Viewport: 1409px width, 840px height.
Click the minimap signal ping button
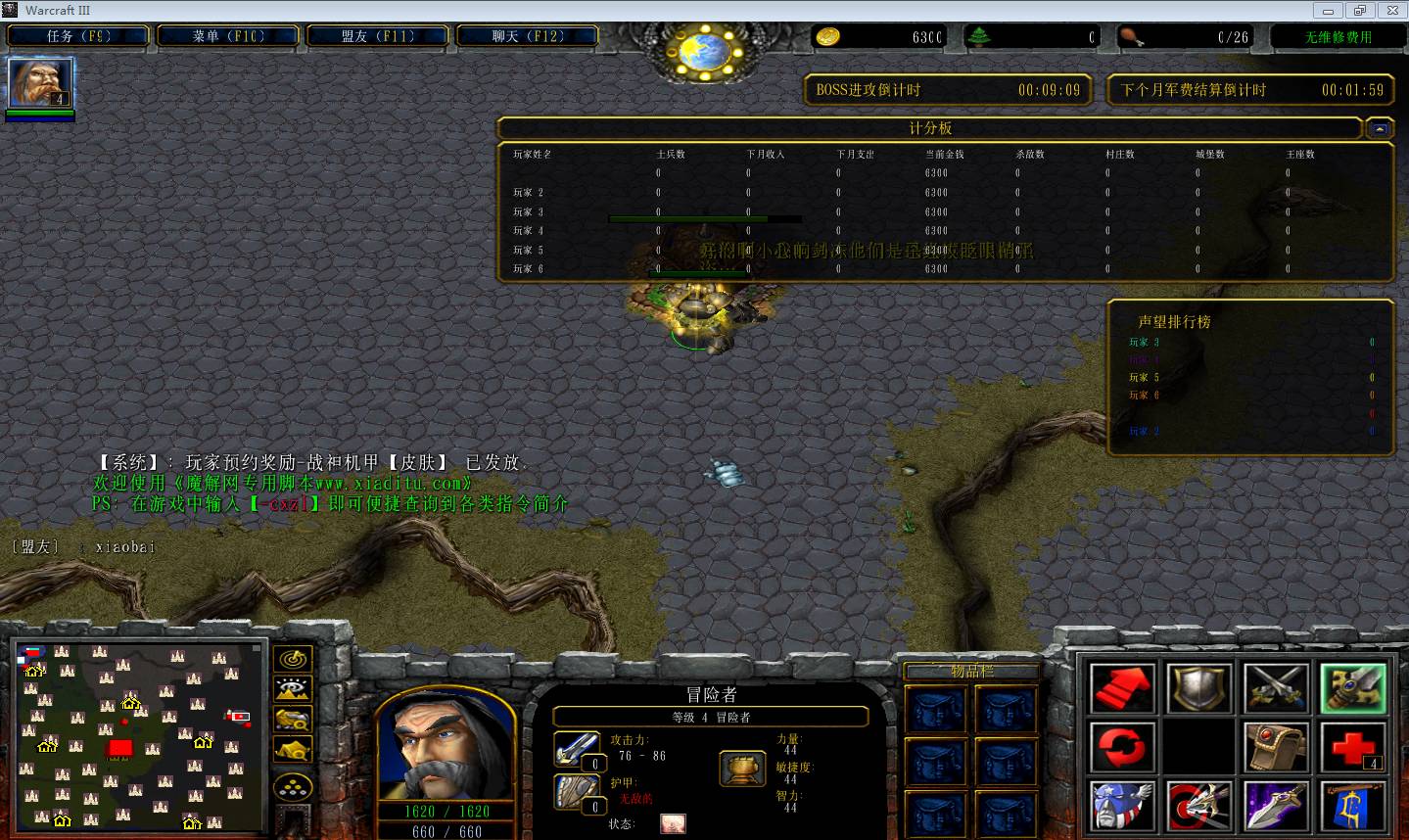pos(293,659)
